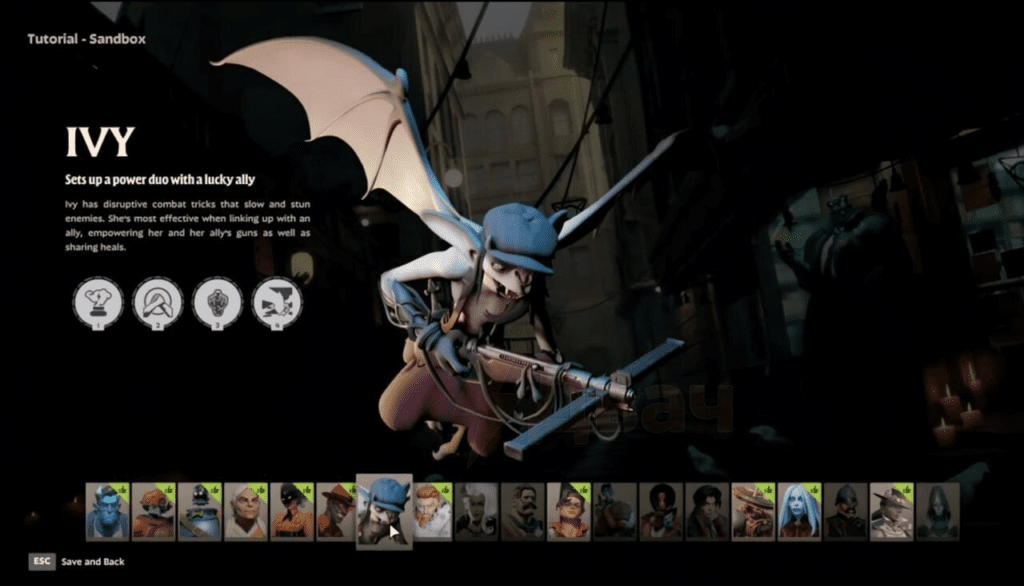This screenshot has width=1024, height=586.
Task: Select the dark-helmeted hero portrait
Action: (845, 511)
